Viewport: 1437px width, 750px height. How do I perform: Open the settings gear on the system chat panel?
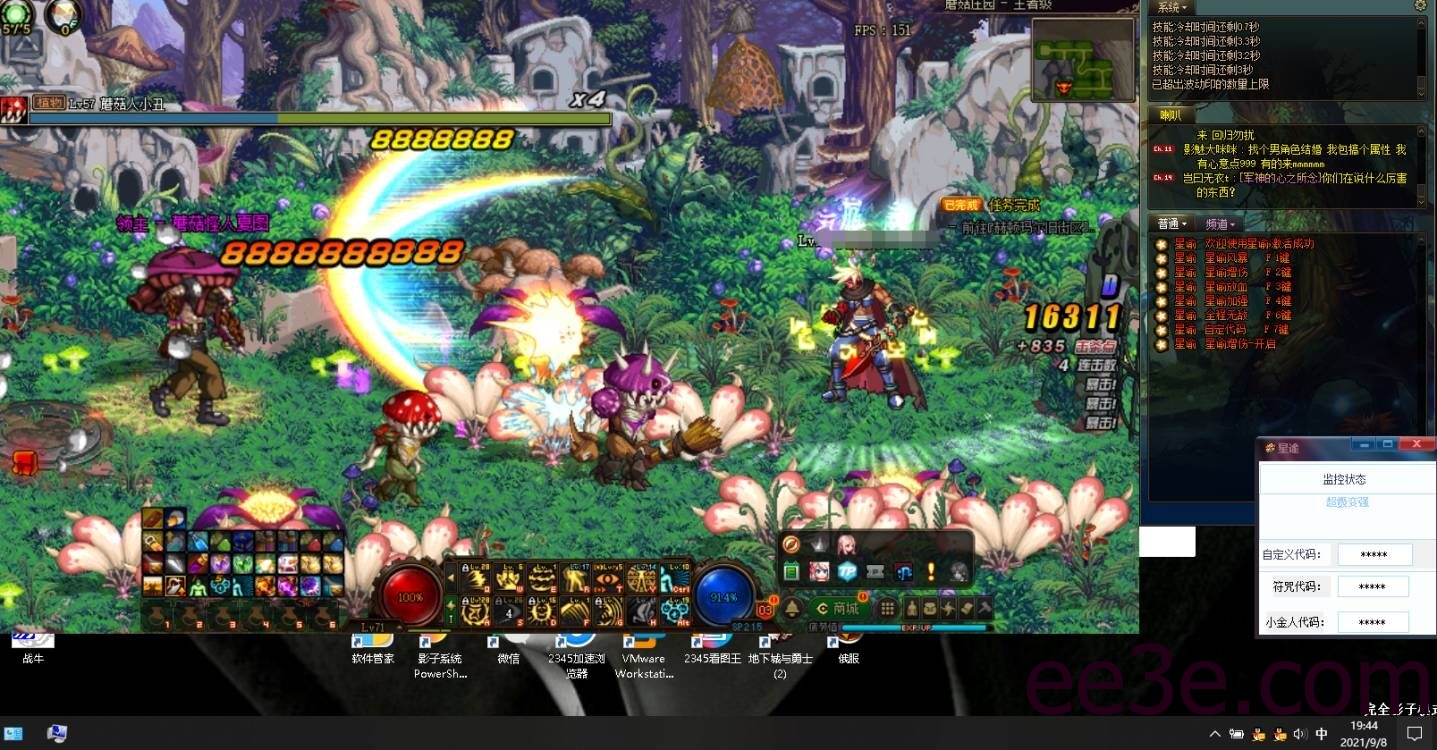pyautogui.click(x=1422, y=7)
